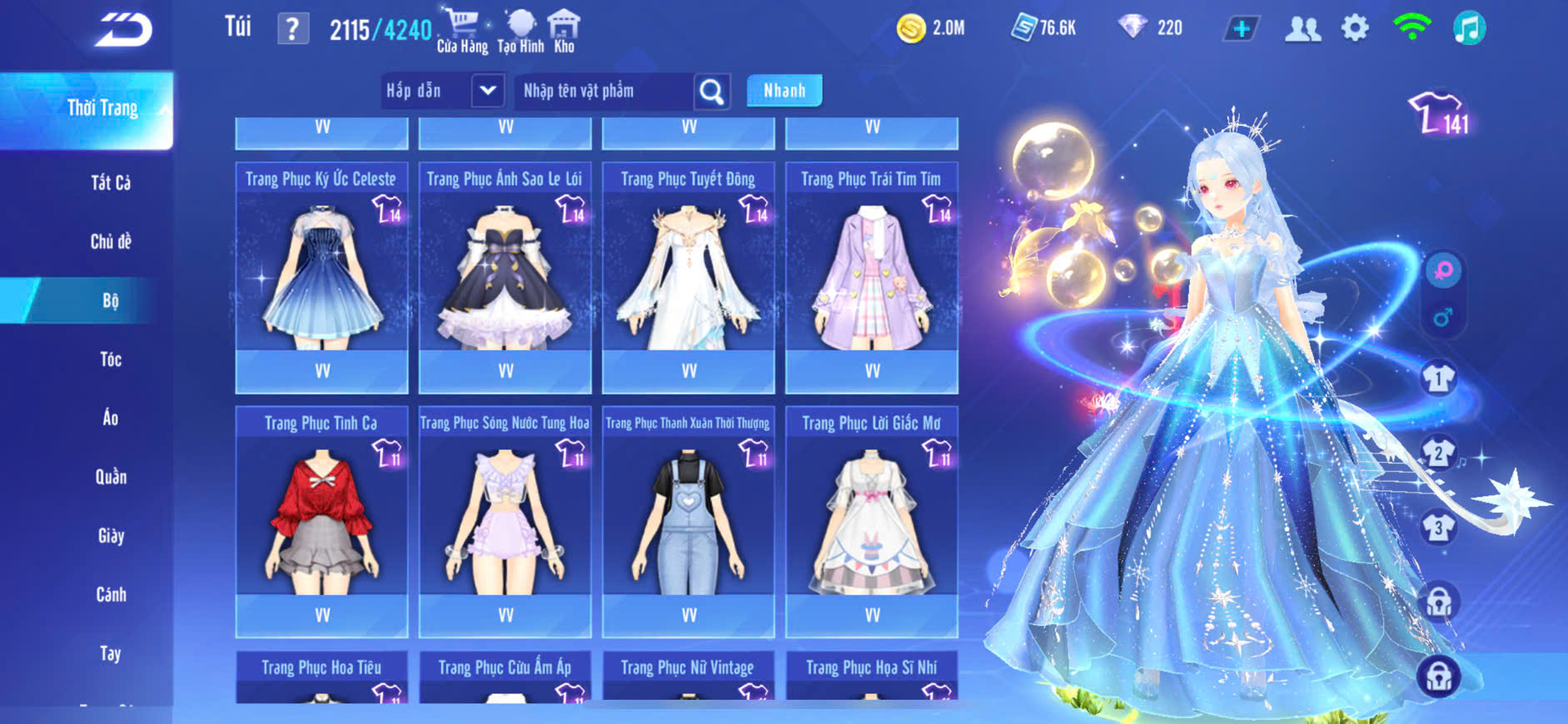Click the item name search field

pos(604,91)
